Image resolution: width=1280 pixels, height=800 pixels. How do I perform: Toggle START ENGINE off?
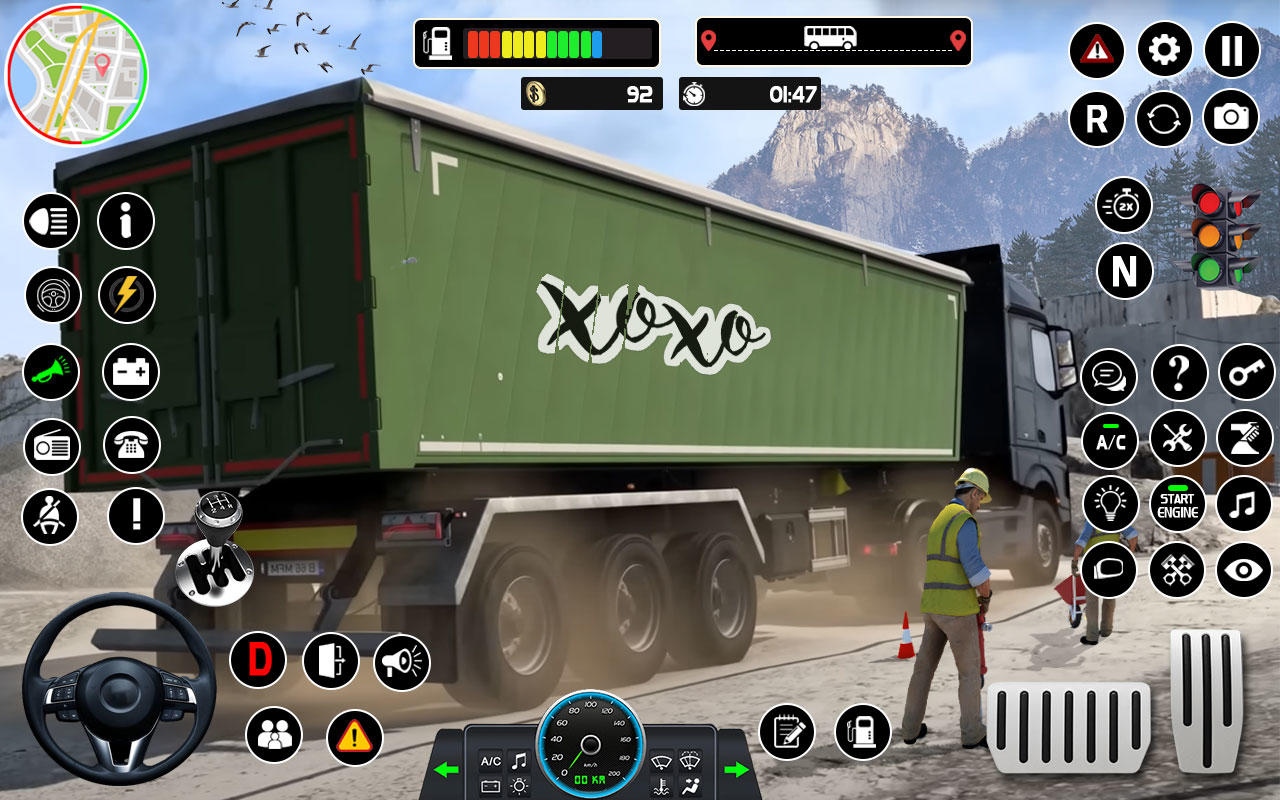[1177, 505]
